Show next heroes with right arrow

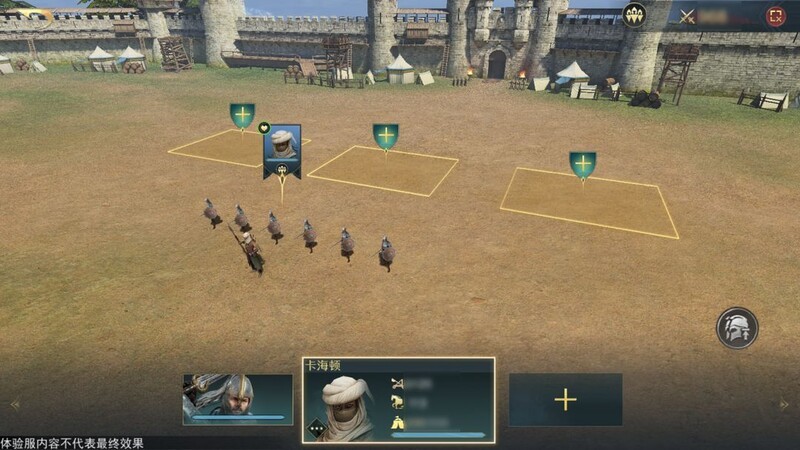click(785, 405)
